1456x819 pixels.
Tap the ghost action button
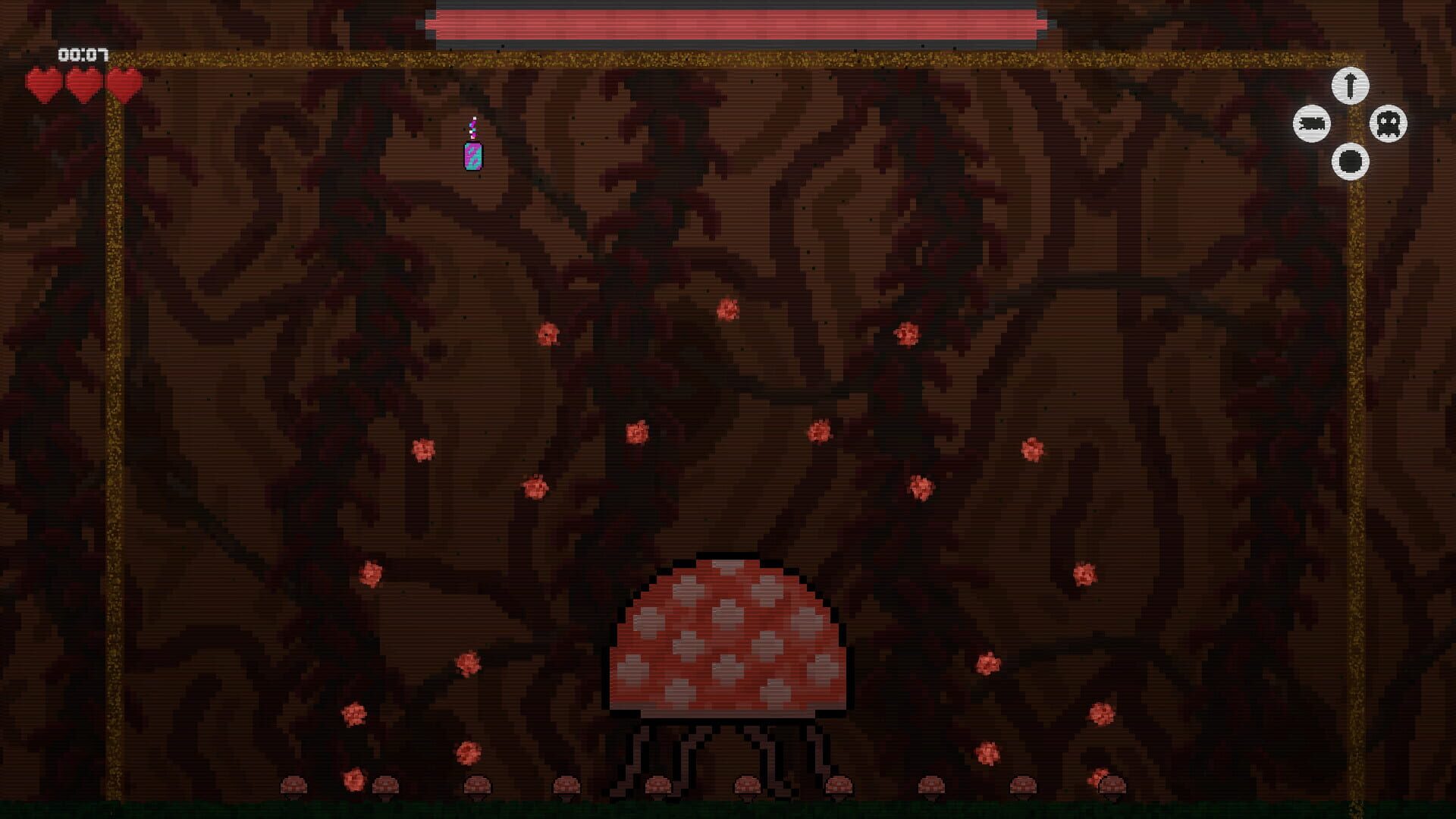click(1389, 123)
